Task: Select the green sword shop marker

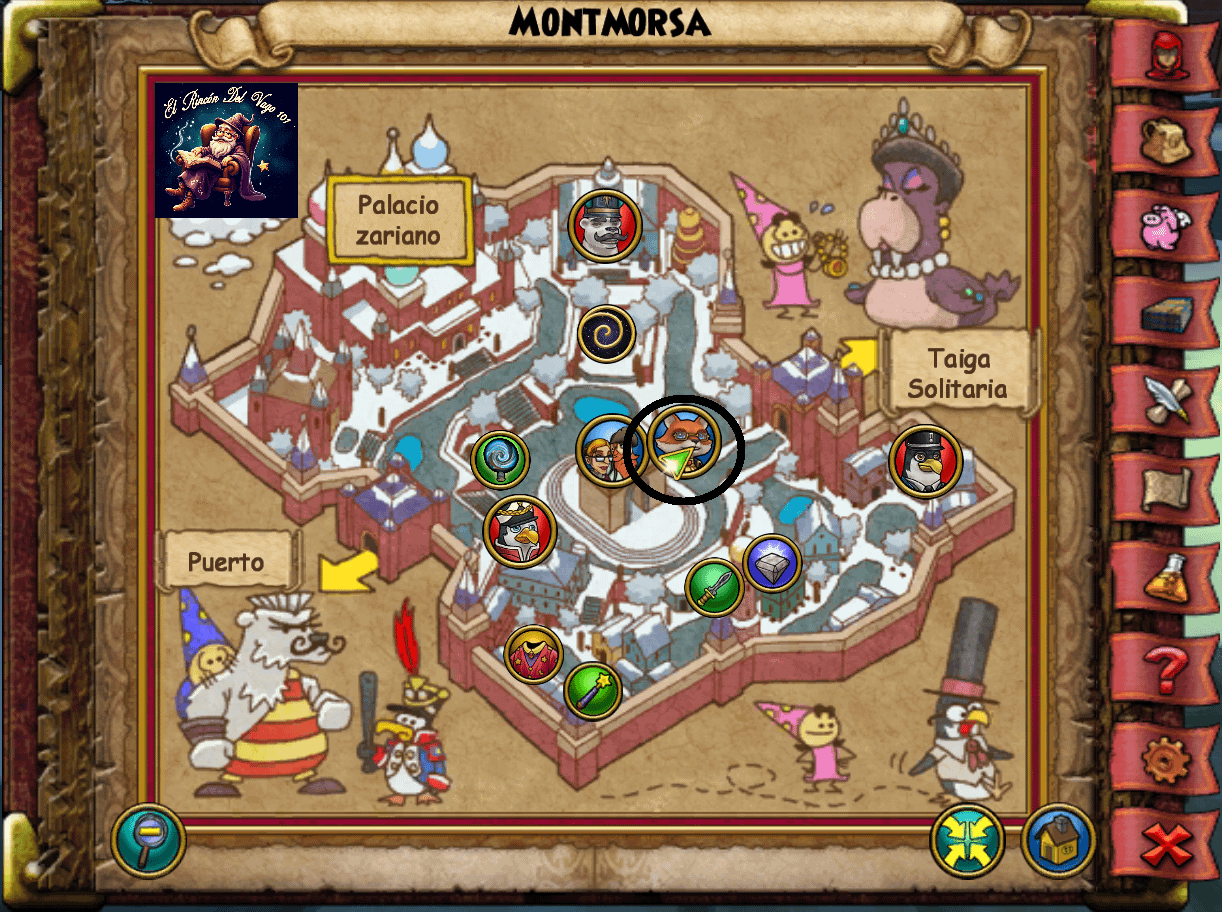Action: (x=714, y=588)
